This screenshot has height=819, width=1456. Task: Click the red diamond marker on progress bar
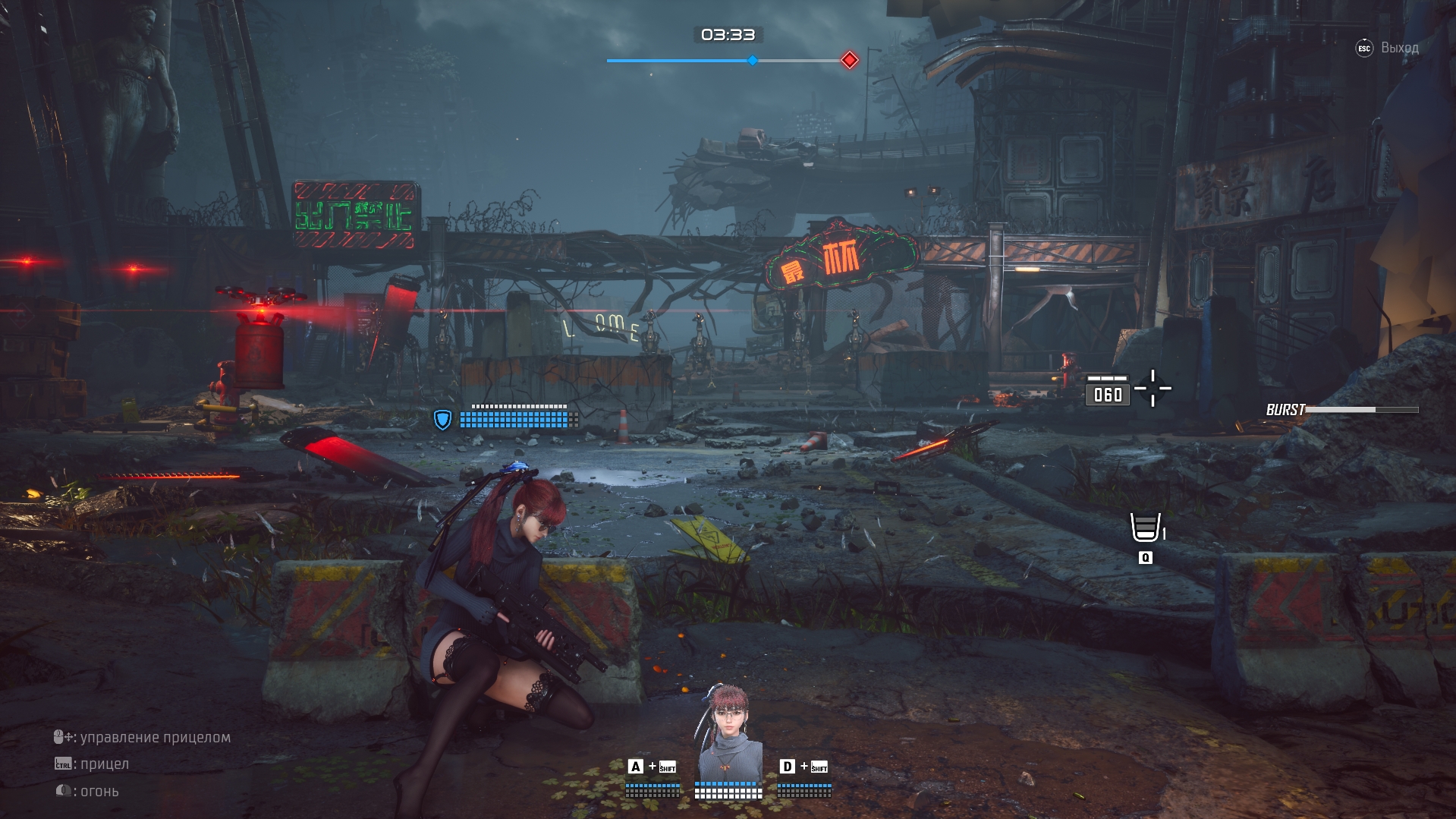tap(850, 61)
